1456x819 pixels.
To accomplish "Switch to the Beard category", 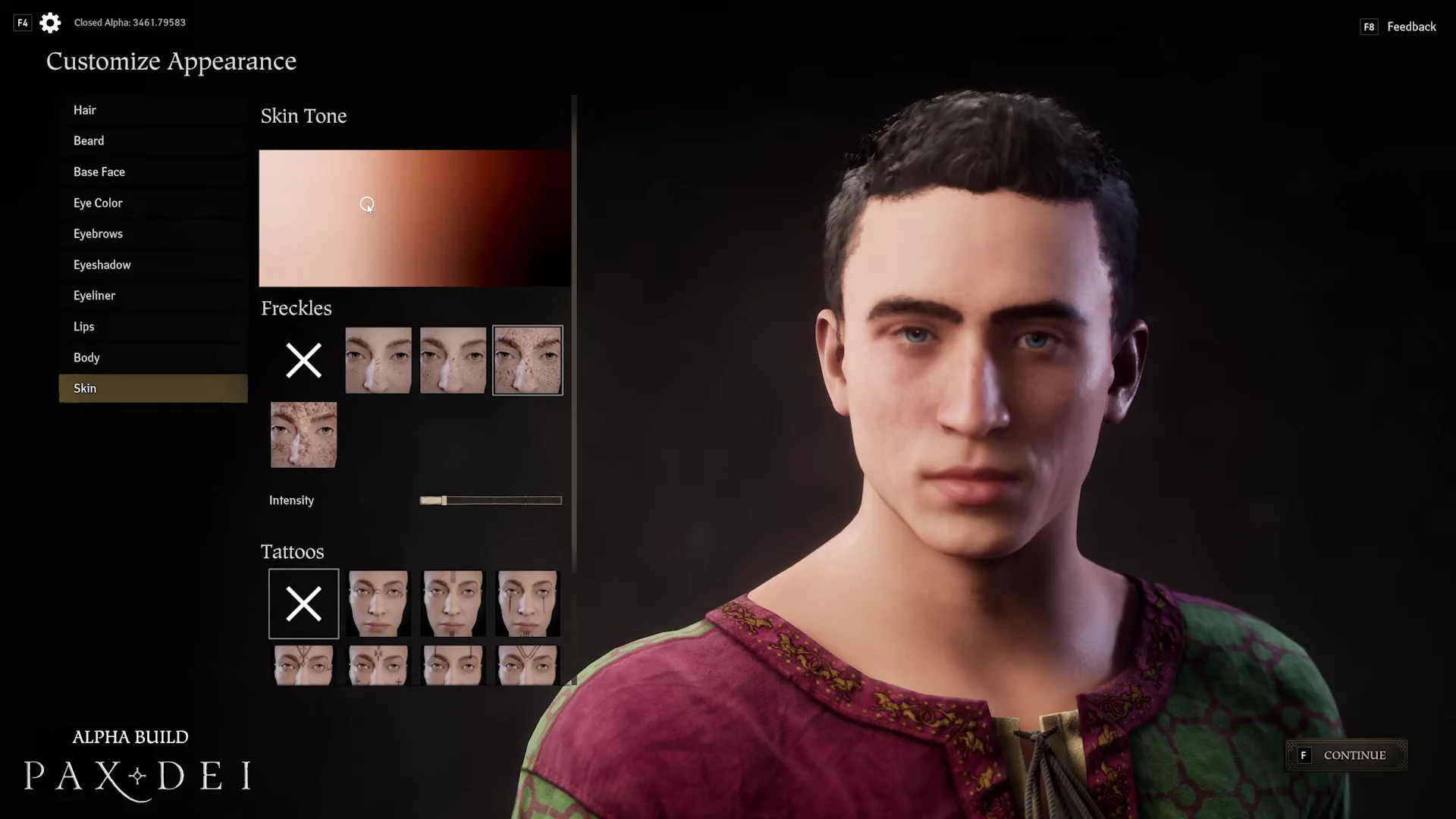I will [x=89, y=141].
